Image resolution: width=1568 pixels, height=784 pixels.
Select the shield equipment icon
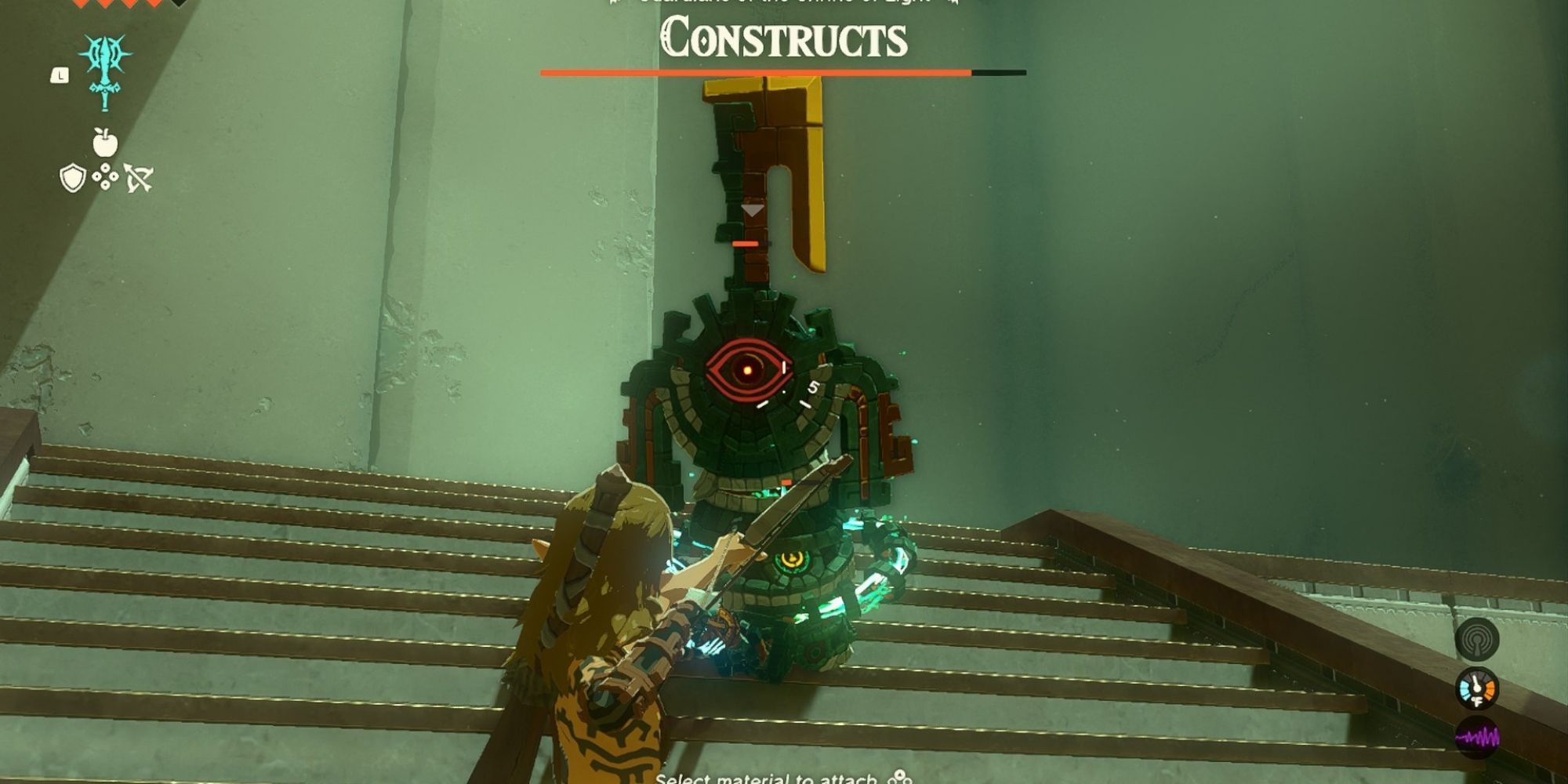(74, 177)
